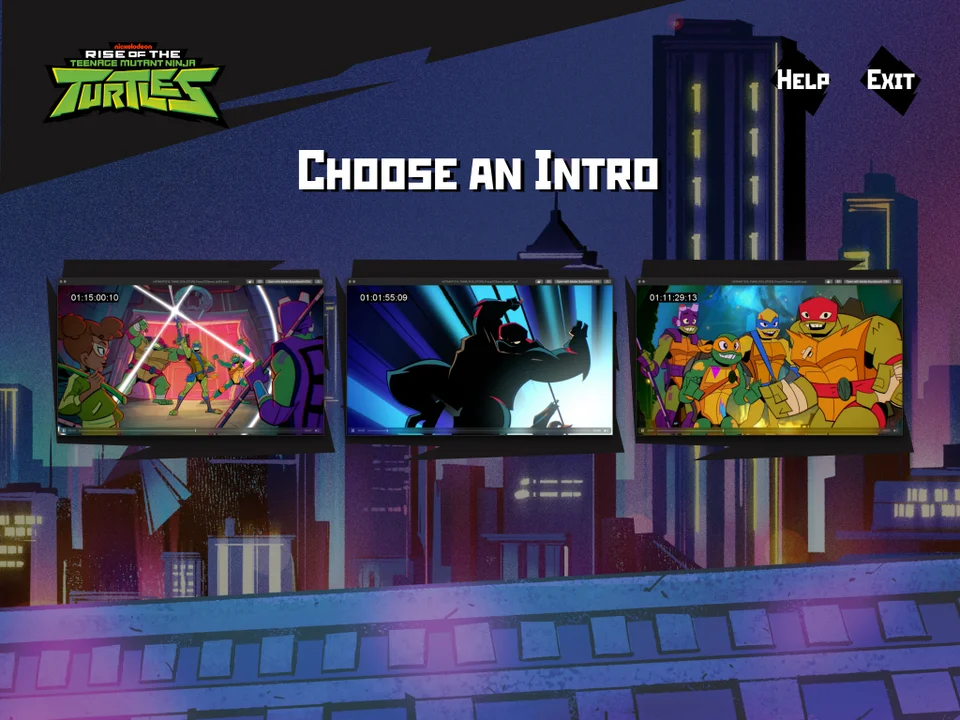960x720 pixels.
Task: Choose the intro with crossed lightsabers fight
Action: [x=190, y=358]
